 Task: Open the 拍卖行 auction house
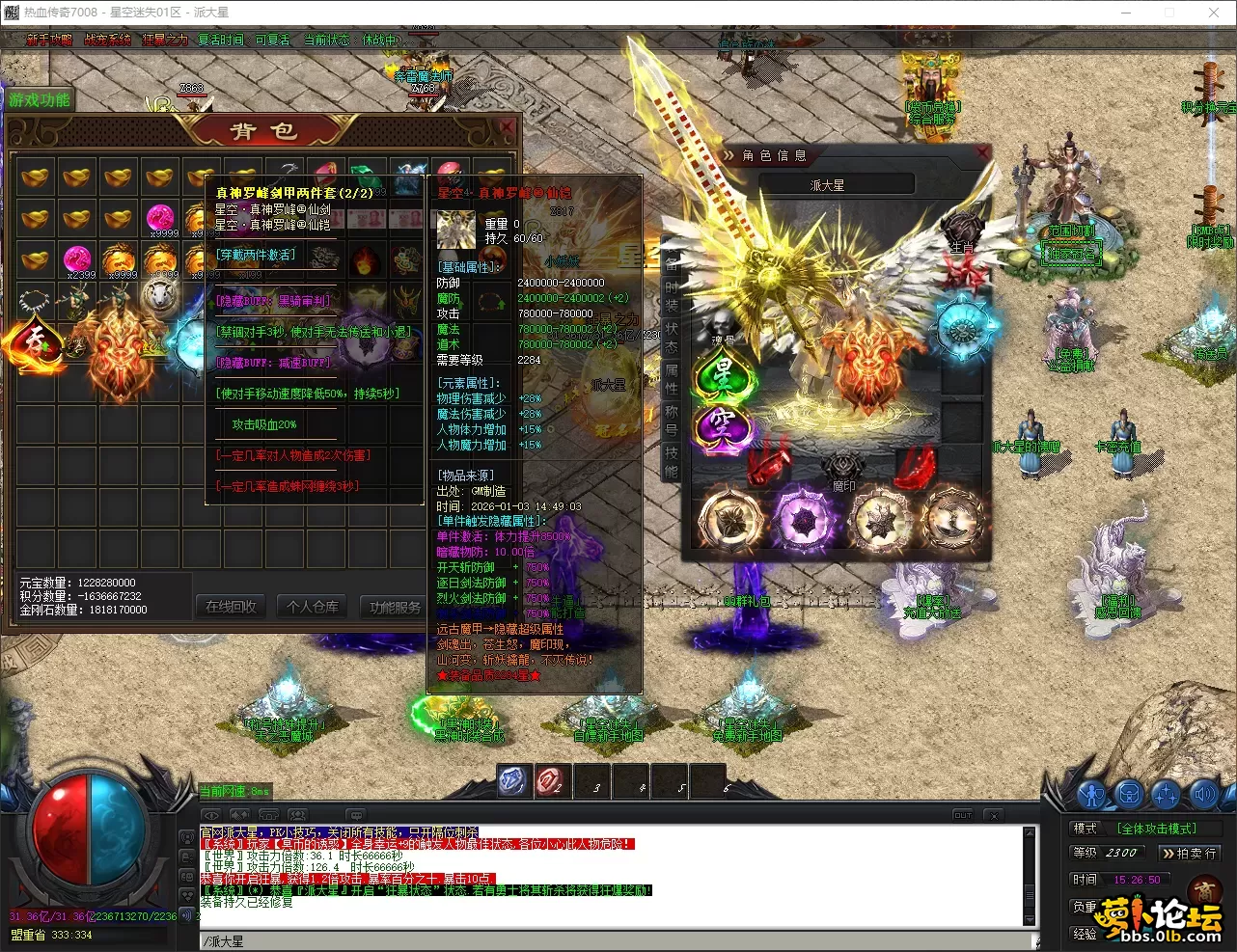[1190, 854]
